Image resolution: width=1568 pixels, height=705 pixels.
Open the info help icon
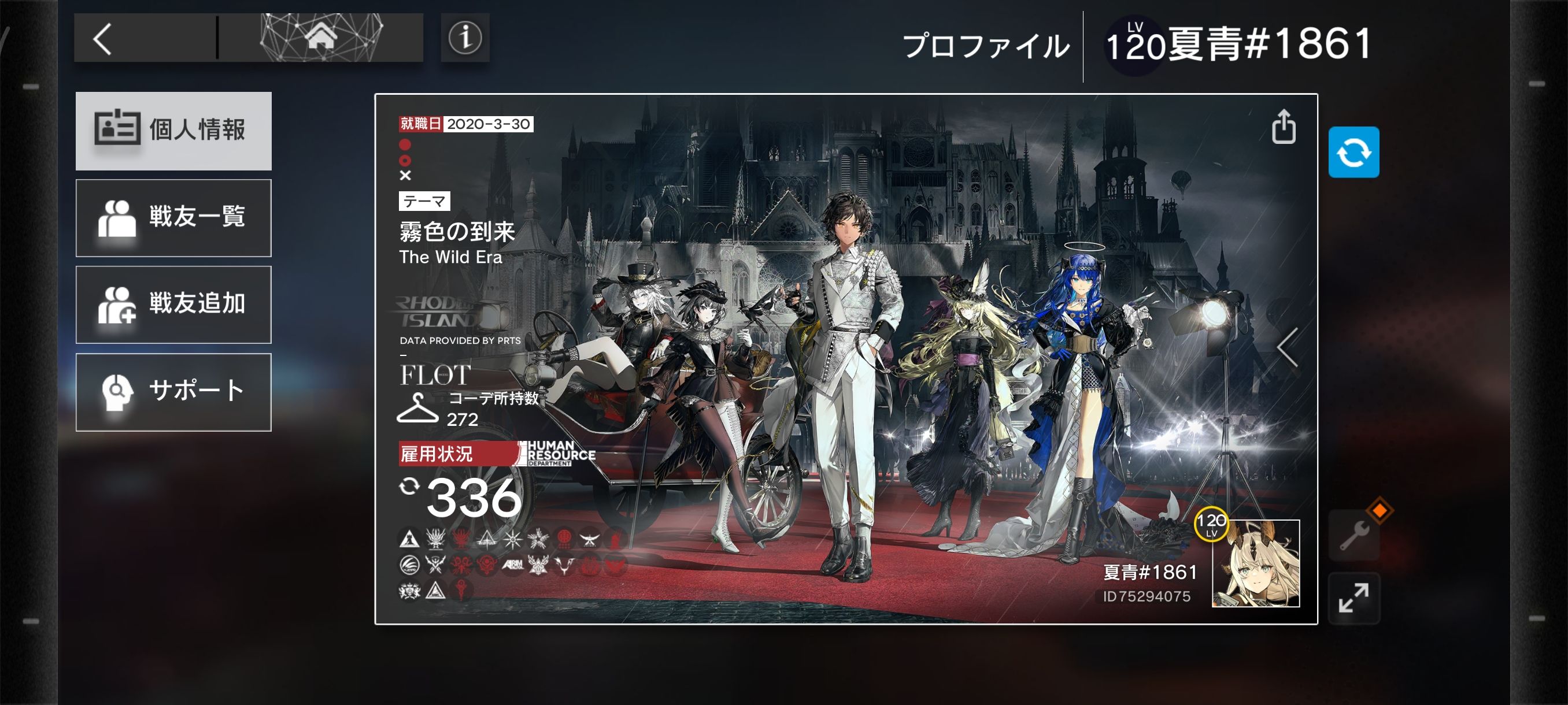tap(465, 38)
